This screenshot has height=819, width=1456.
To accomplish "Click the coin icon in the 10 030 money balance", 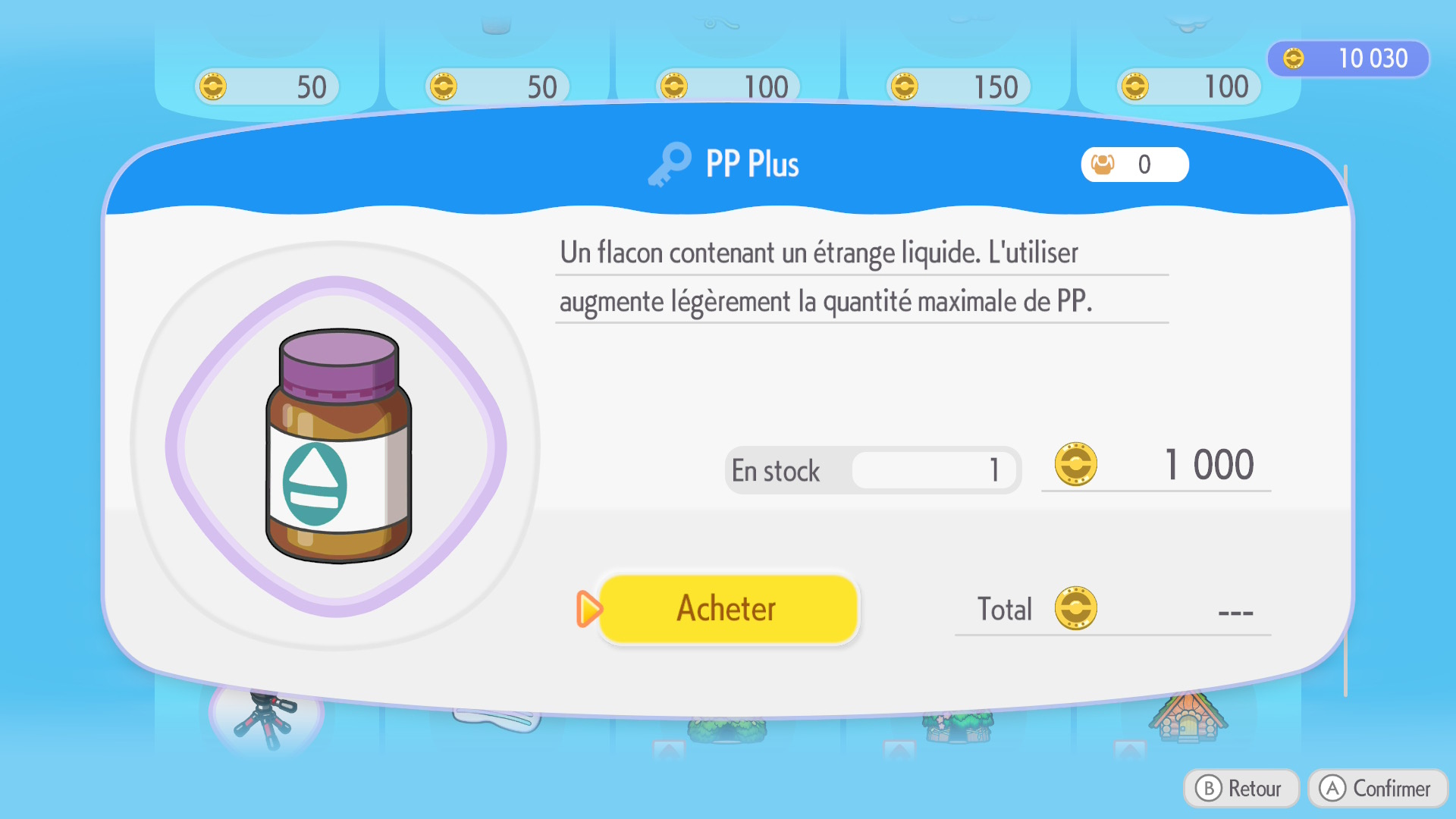I will [x=1295, y=58].
